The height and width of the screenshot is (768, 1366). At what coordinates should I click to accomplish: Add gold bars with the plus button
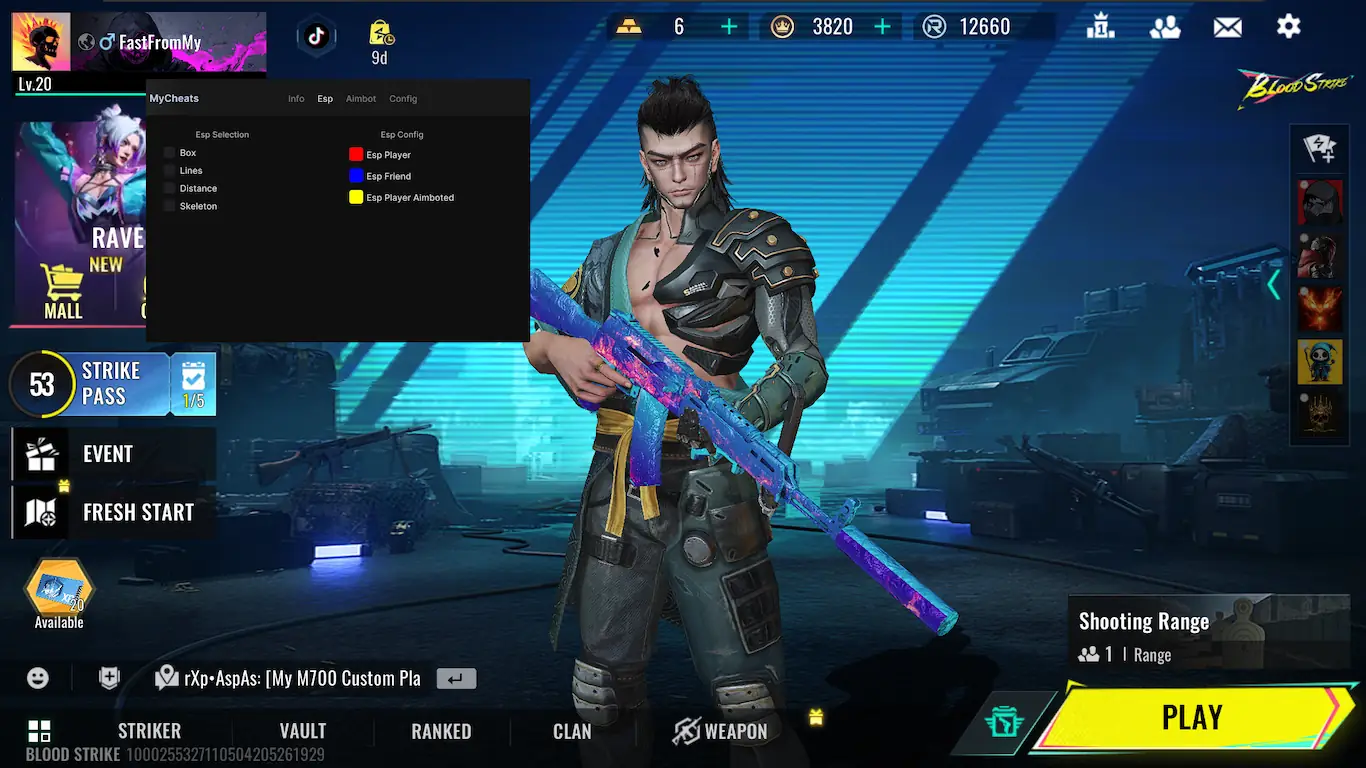coord(729,27)
